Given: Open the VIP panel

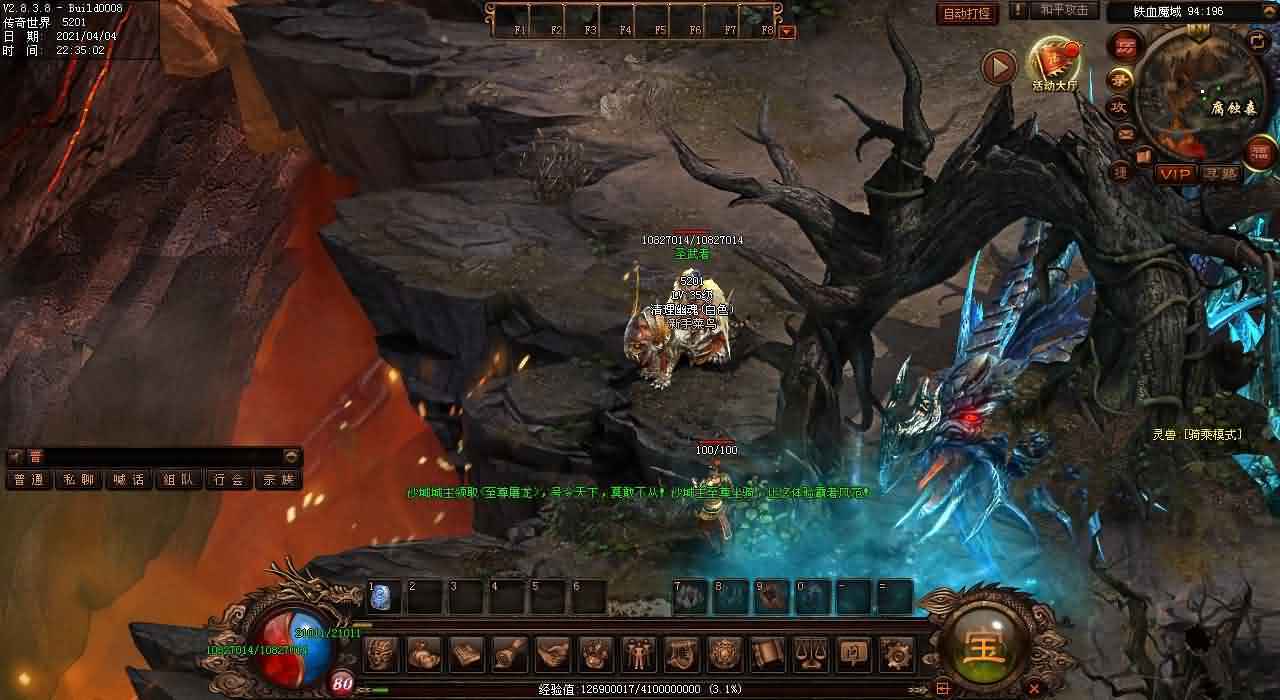Looking at the screenshot, I should click(1176, 174).
